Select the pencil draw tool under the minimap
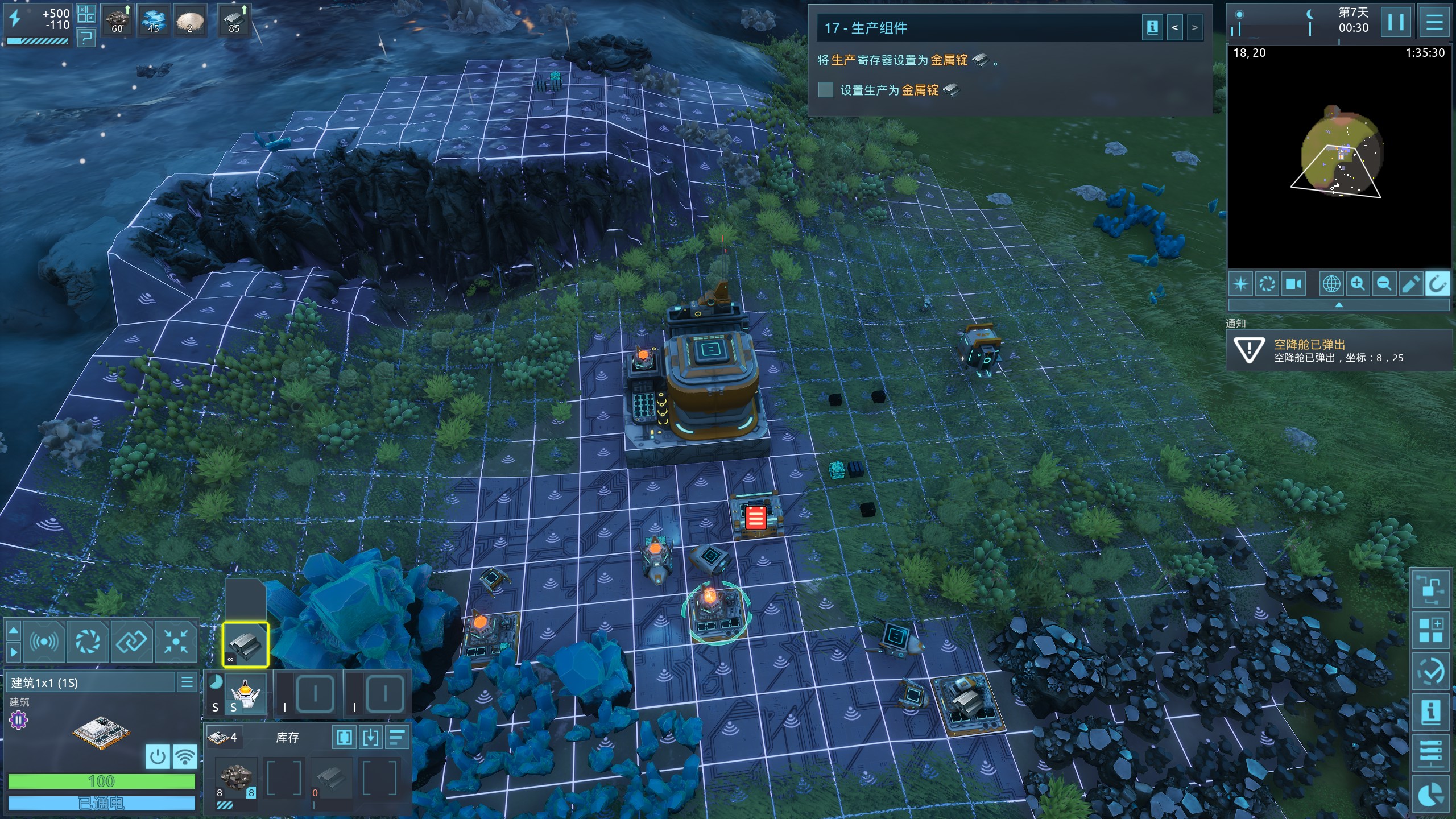Screen dimensions: 1456x819 pos(1410,284)
